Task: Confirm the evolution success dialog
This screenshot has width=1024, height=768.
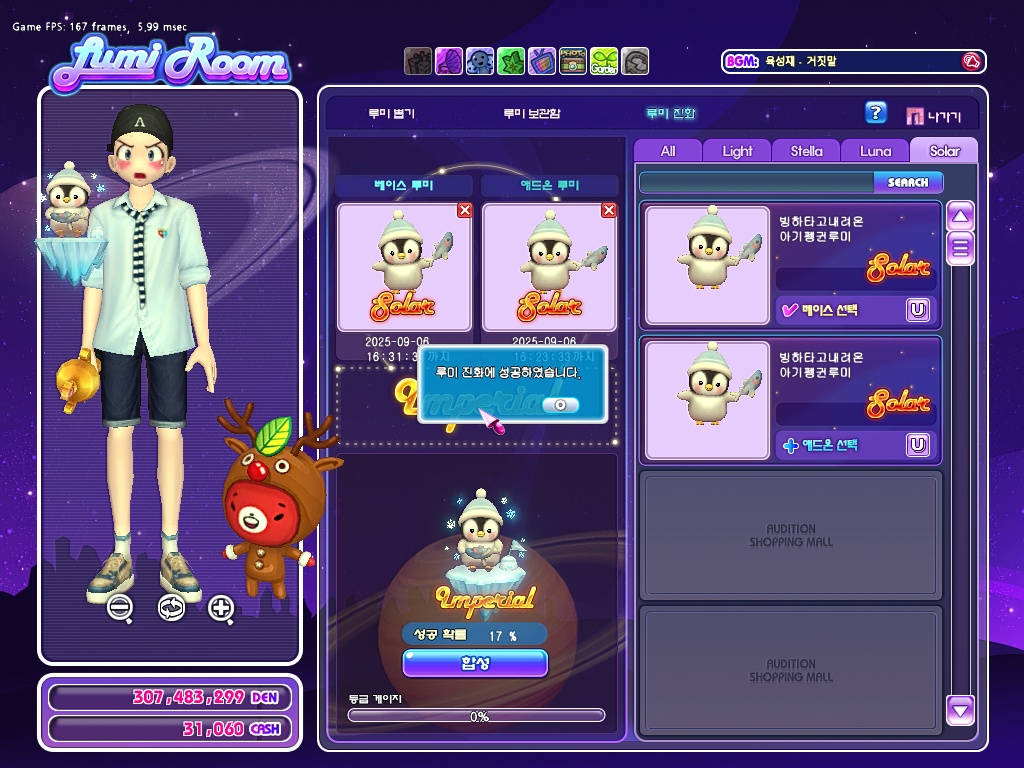Action: [x=560, y=404]
